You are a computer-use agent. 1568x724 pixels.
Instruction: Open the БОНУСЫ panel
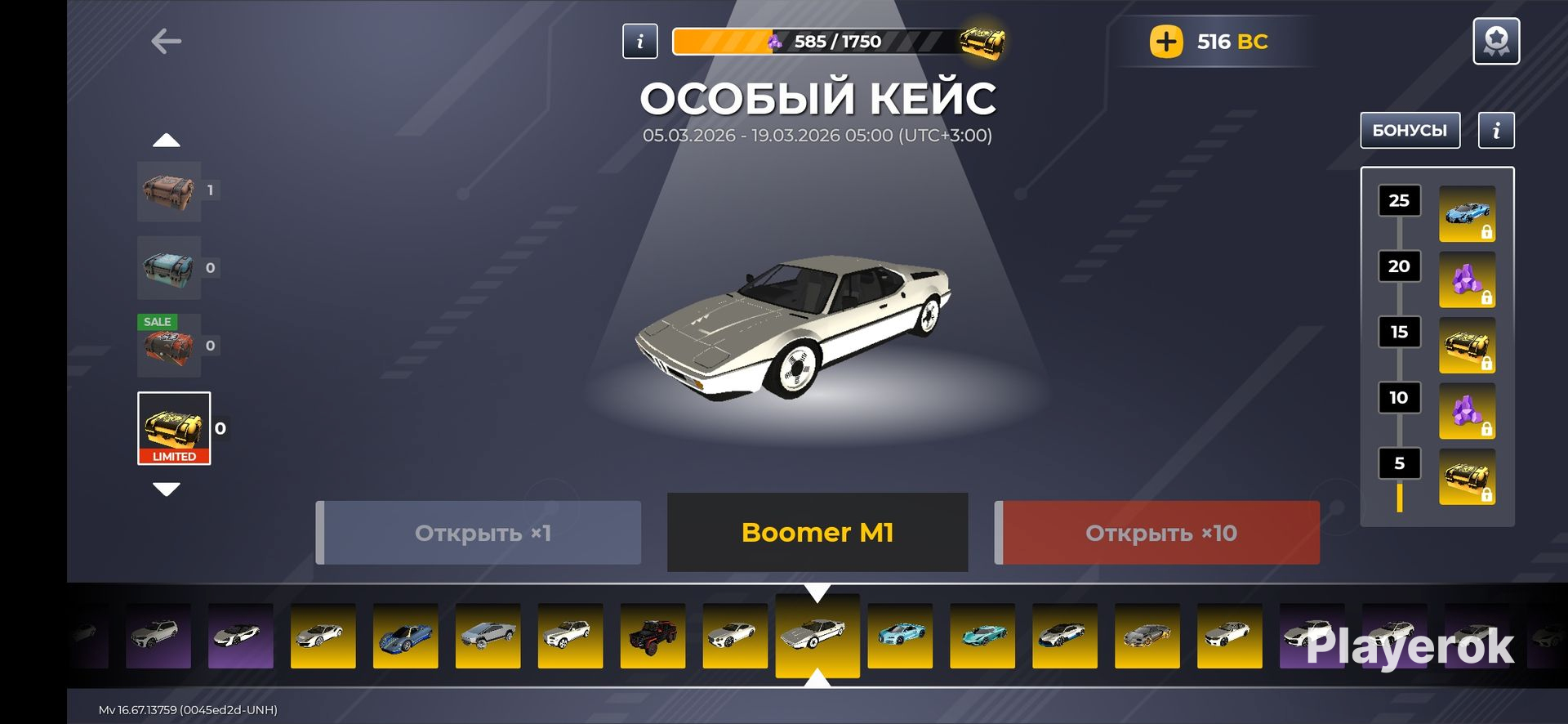pos(1410,131)
